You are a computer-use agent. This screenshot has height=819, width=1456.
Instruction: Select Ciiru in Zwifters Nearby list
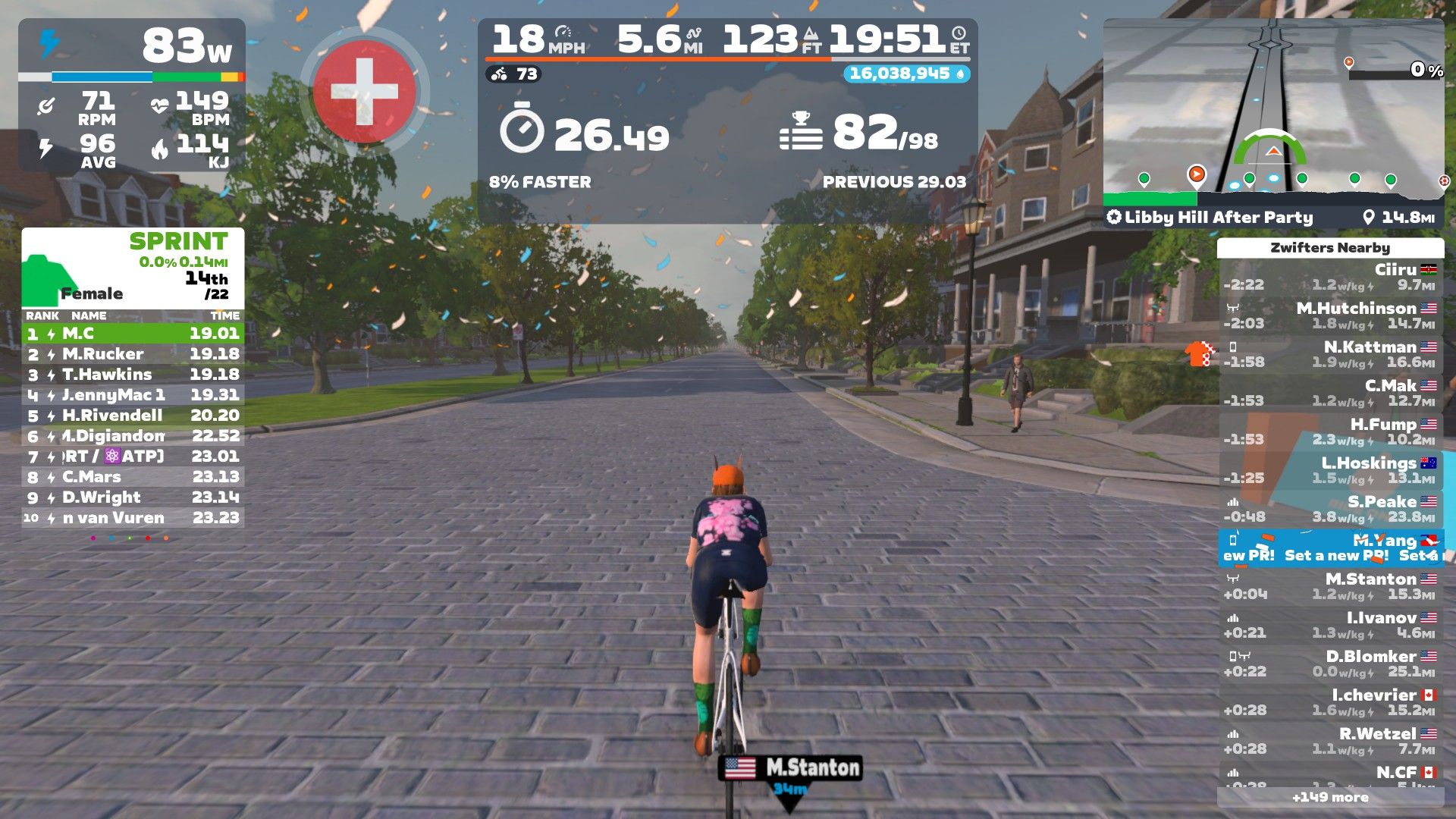tap(1330, 277)
